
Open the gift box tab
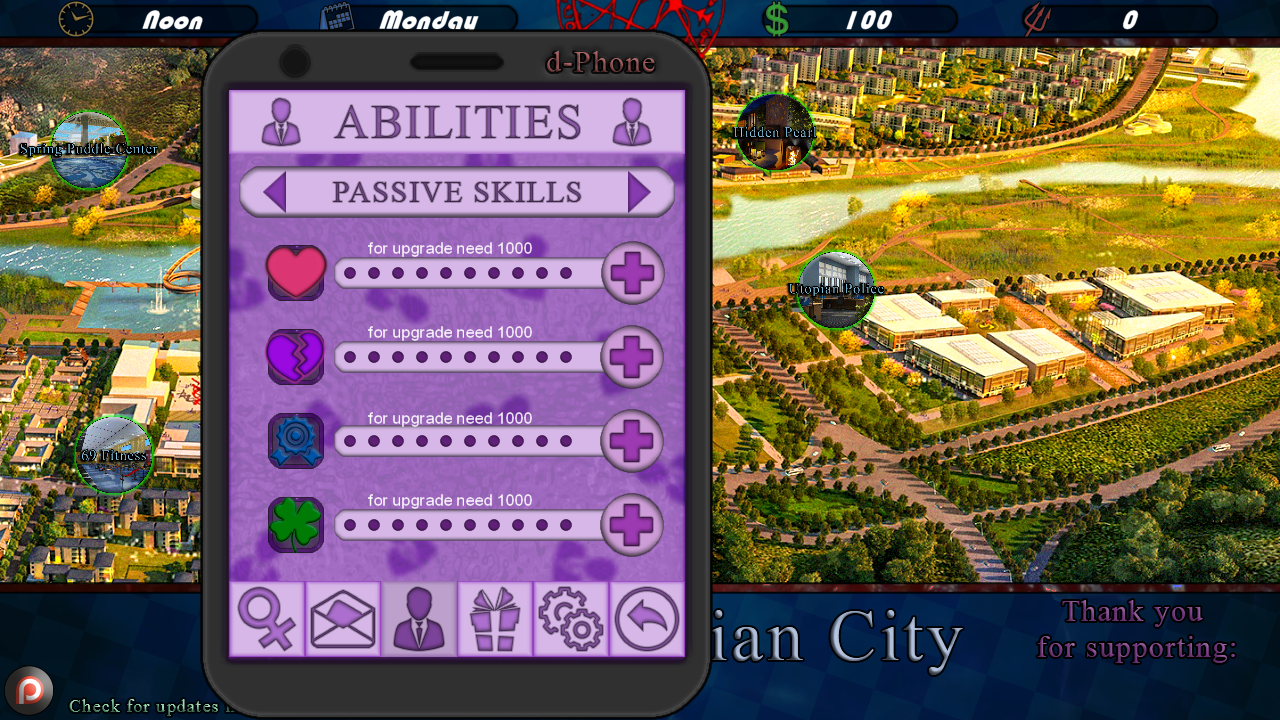(495, 619)
